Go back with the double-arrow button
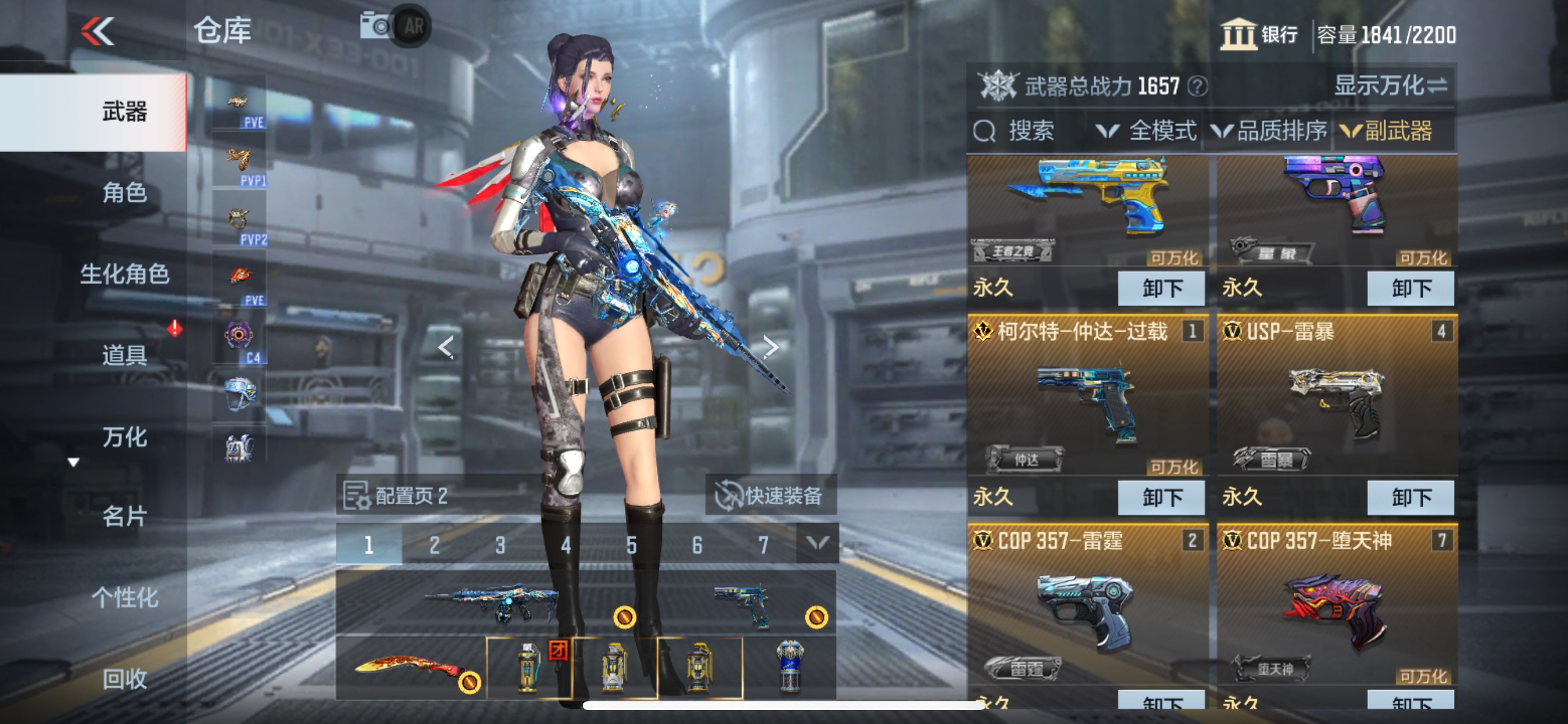The image size is (1568, 724). pos(98,31)
